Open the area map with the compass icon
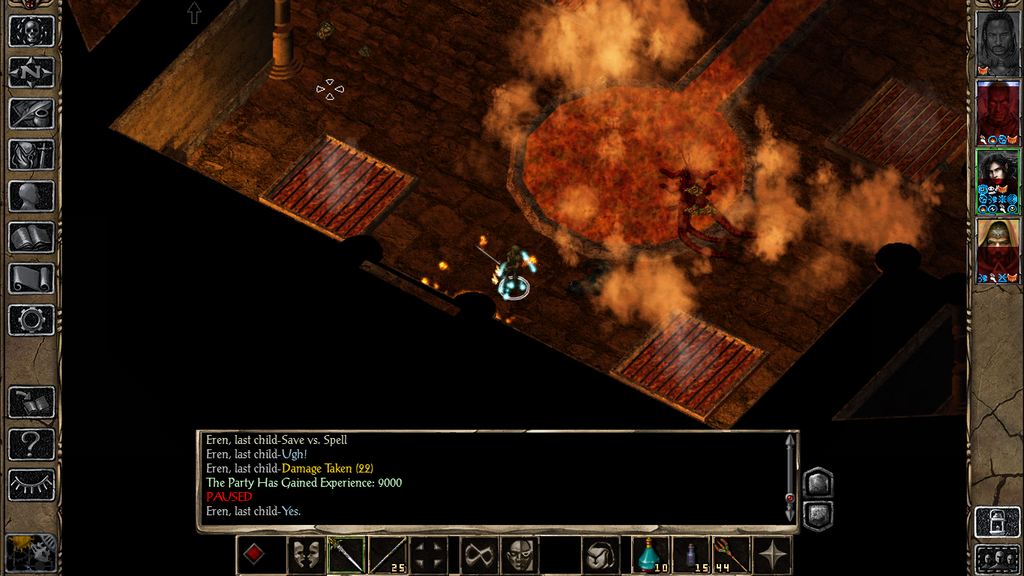 click(x=31, y=72)
